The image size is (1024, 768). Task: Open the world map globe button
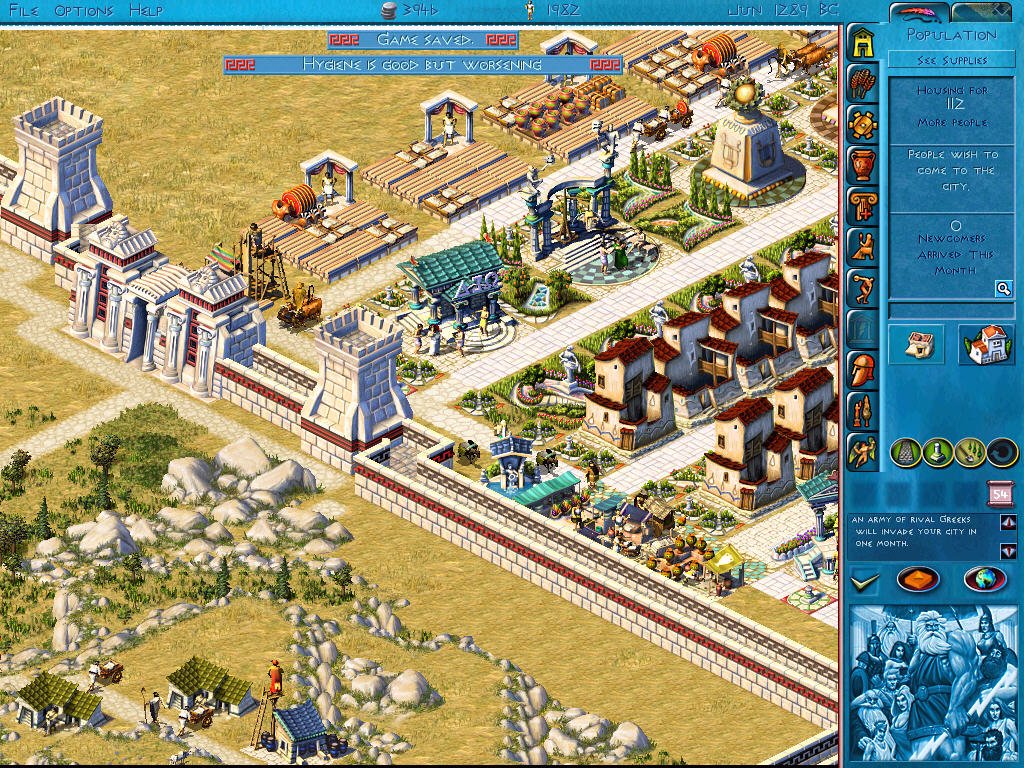point(985,580)
